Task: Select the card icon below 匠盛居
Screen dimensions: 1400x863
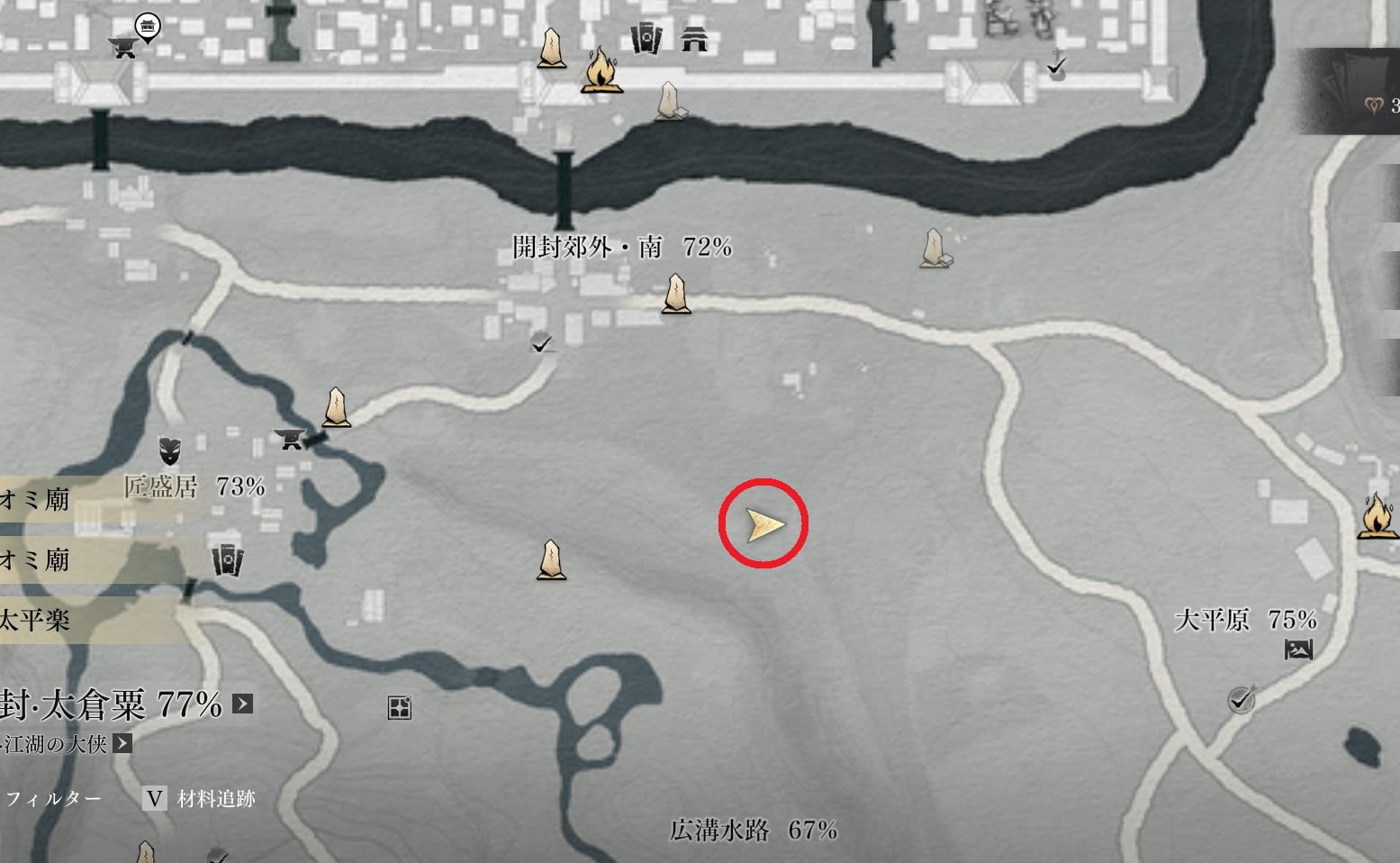Action: [227, 560]
